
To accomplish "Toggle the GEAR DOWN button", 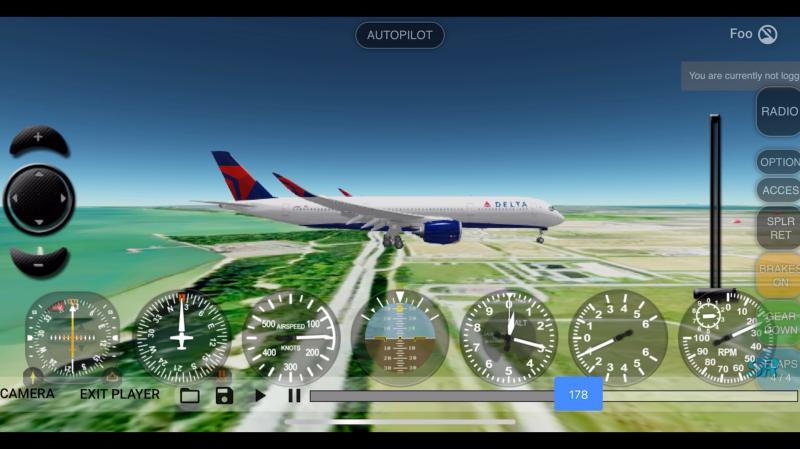I will point(780,323).
